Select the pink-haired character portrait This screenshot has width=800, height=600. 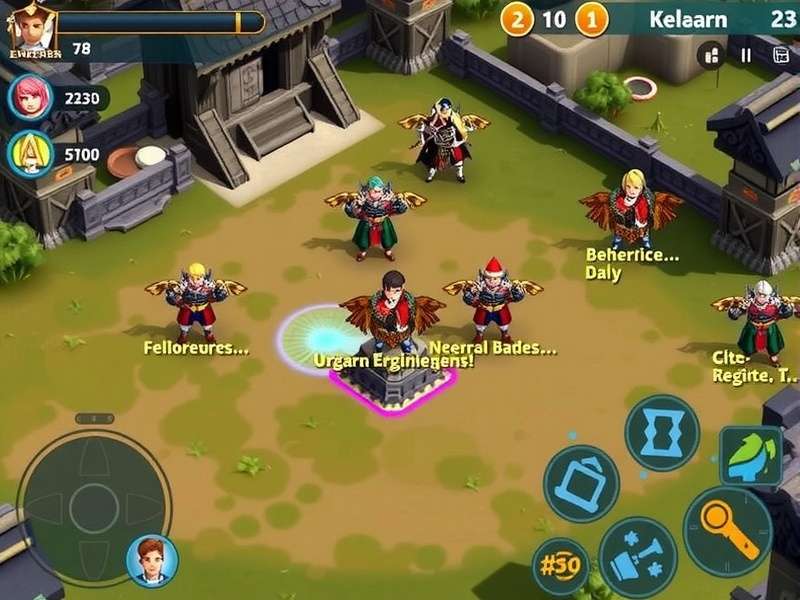(x=29, y=97)
